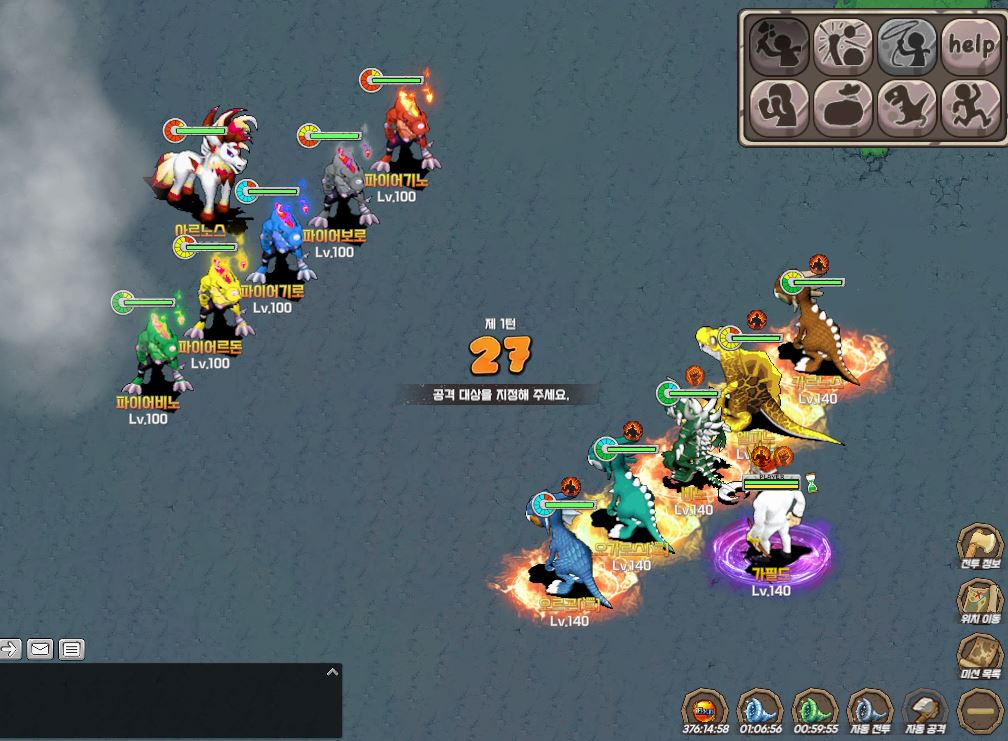Open the item bag command

(x=843, y=108)
